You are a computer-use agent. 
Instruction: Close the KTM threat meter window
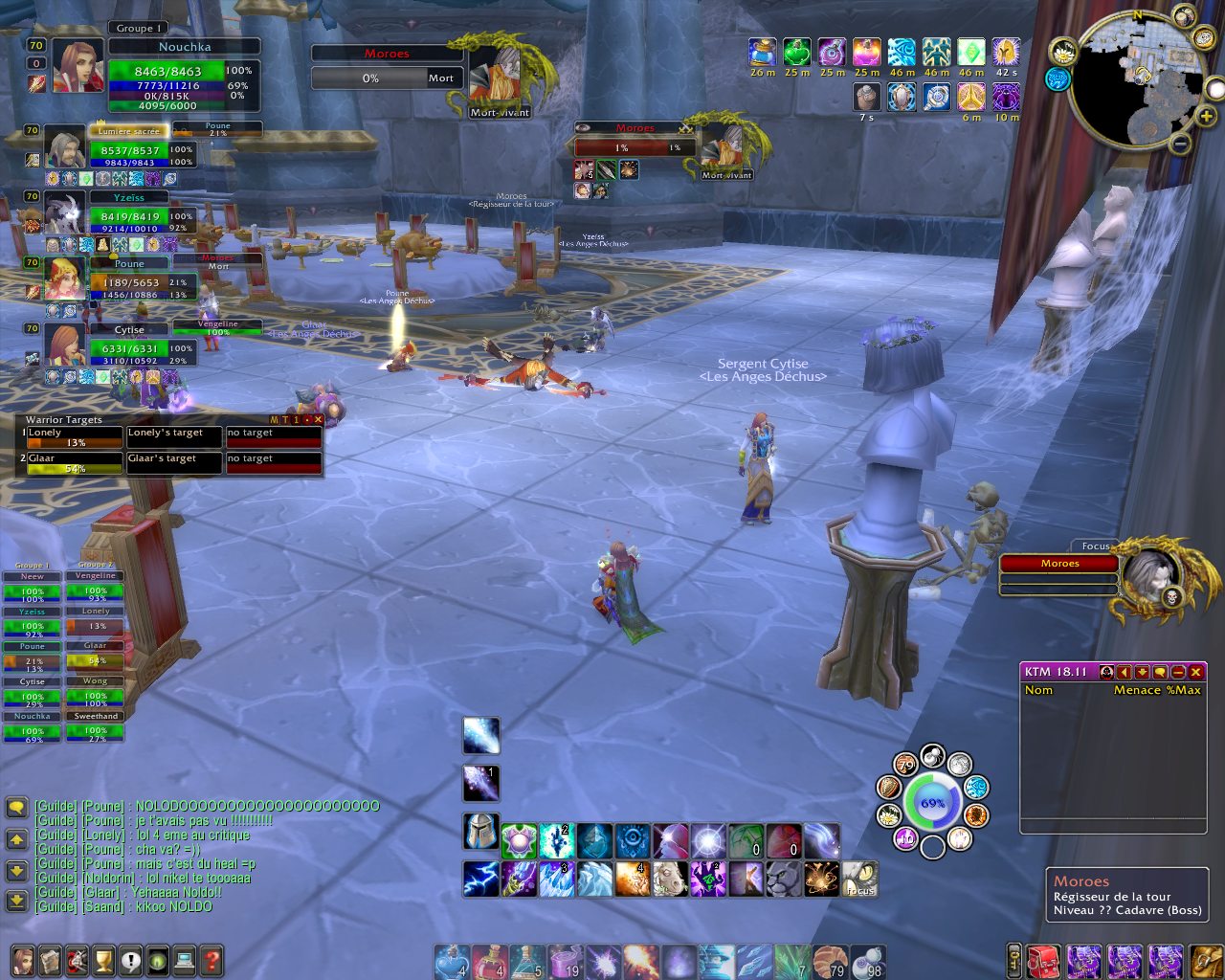click(x=1195, y=672)
